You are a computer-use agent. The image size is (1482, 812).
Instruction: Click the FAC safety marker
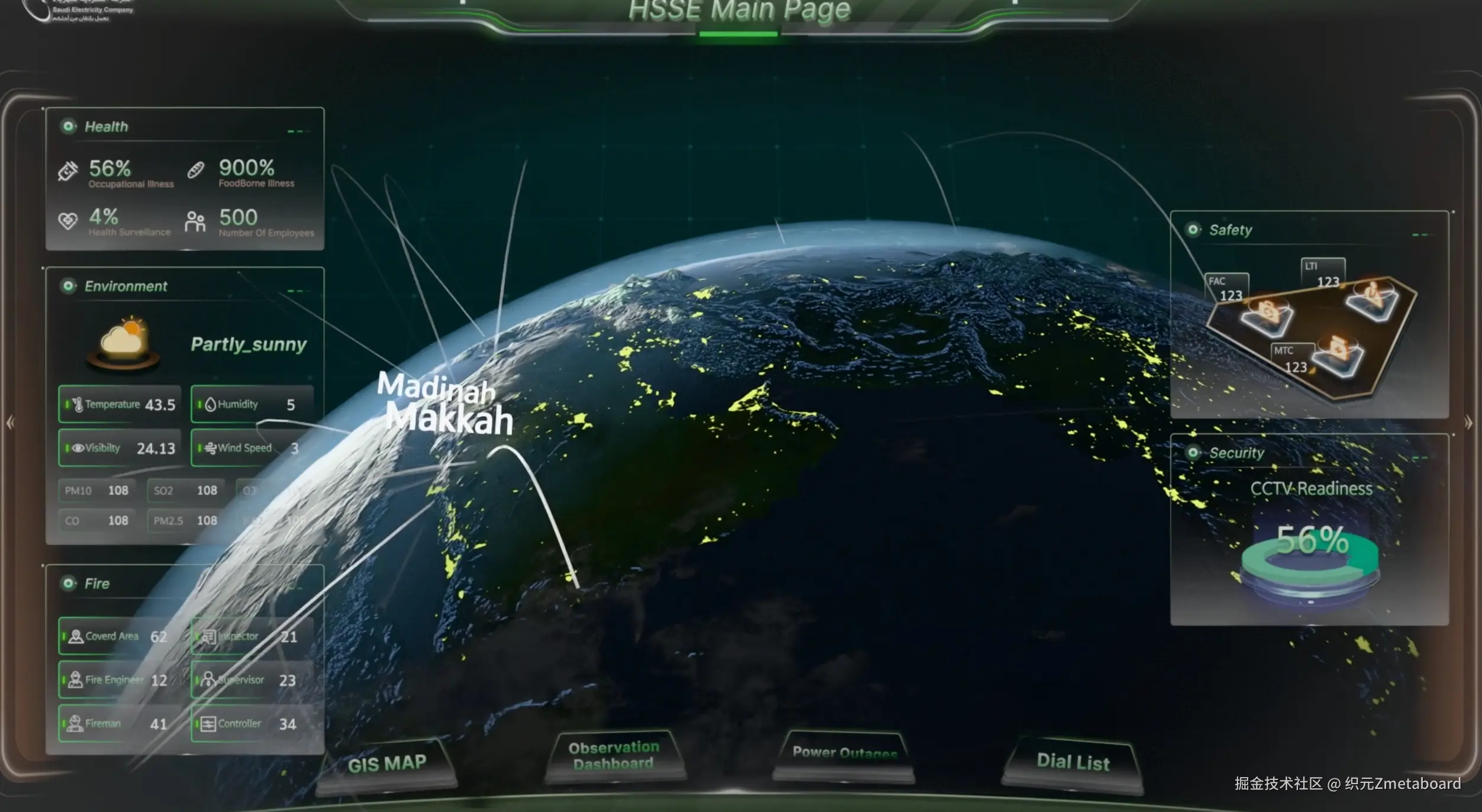pyautogui.click(x=1227, y=289)
